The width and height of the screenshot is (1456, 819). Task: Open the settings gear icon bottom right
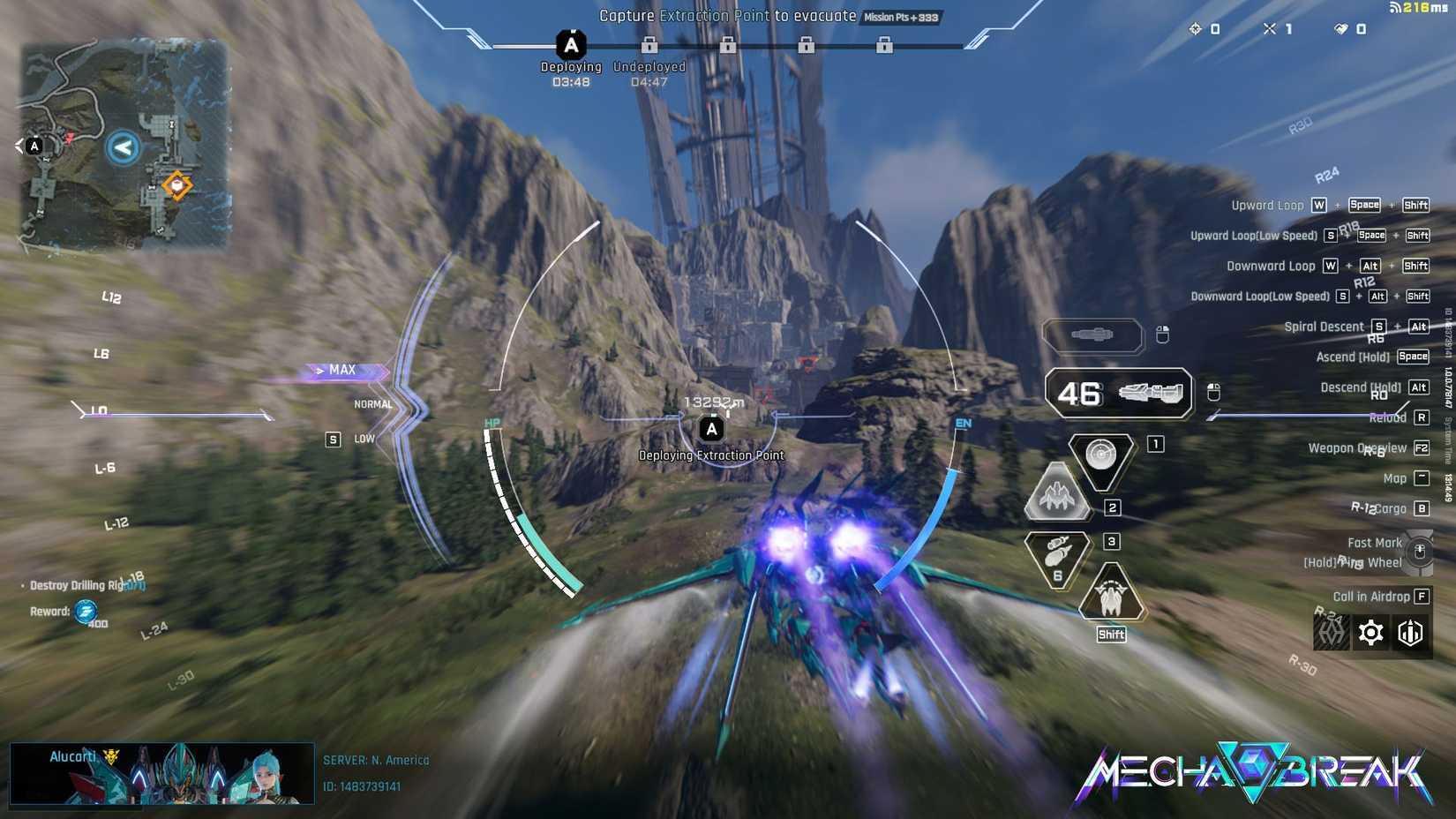[1370, 632]
